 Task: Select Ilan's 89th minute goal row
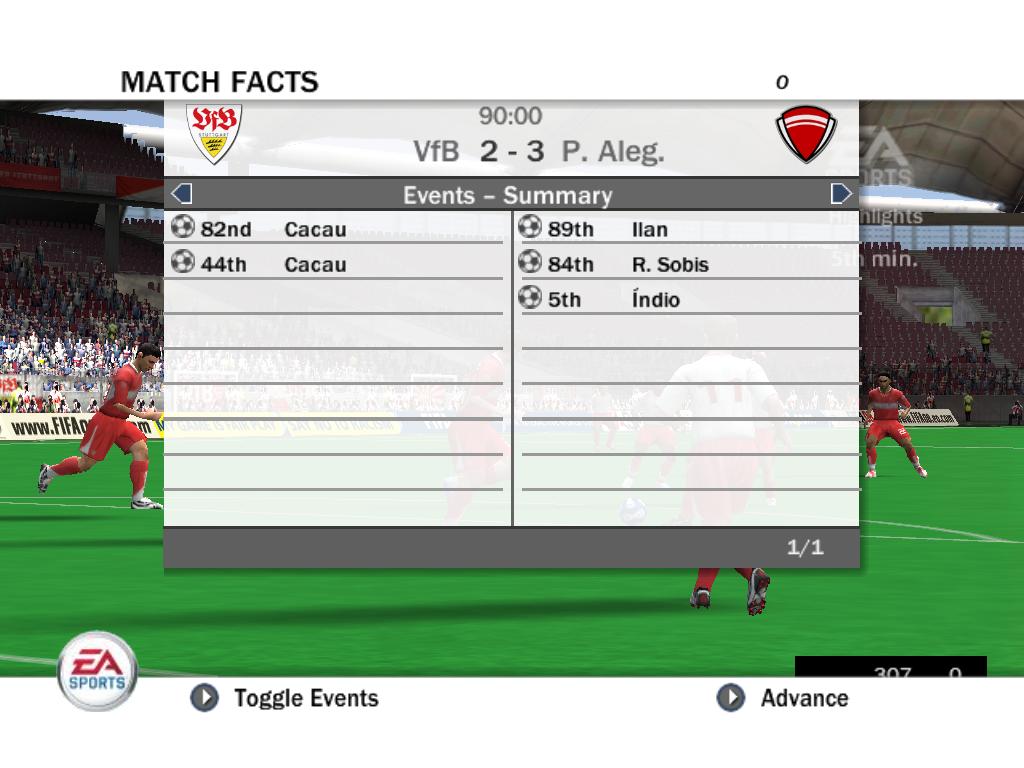click(x=688, y=229)
